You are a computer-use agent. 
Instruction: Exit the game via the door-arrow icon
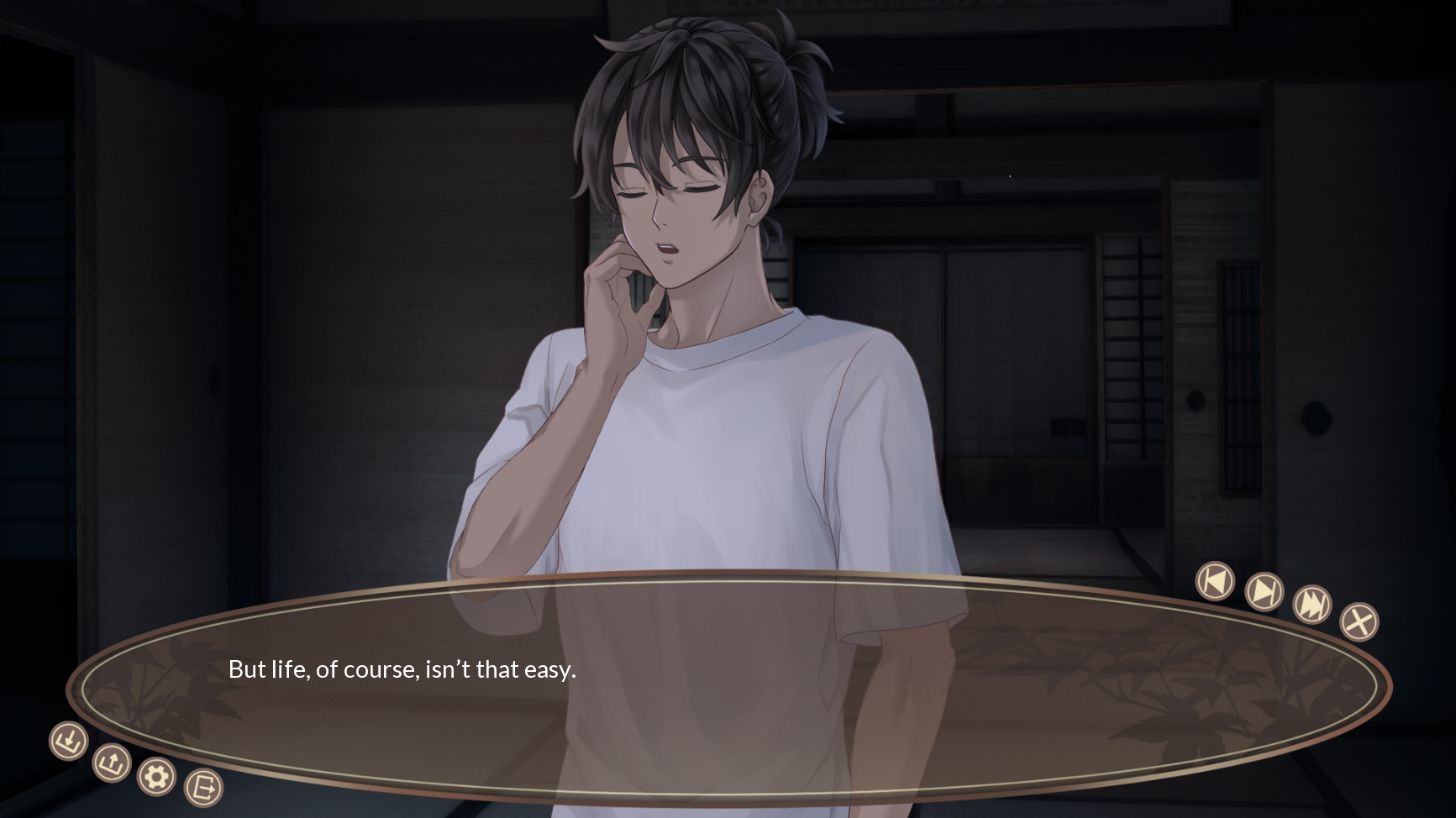pos(203,788)
